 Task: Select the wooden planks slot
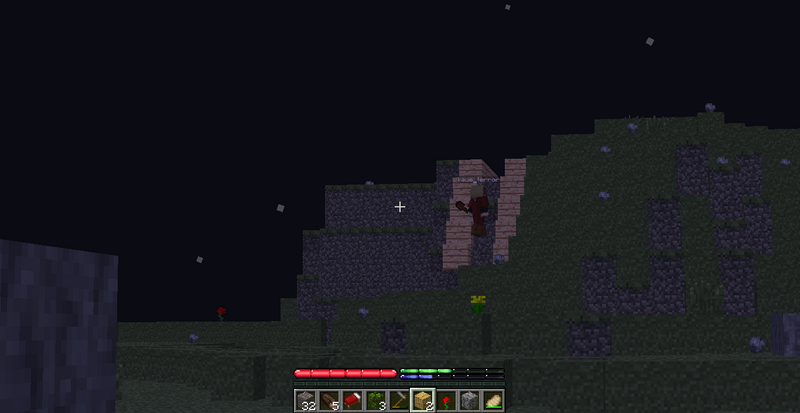(x=422, y=401)
